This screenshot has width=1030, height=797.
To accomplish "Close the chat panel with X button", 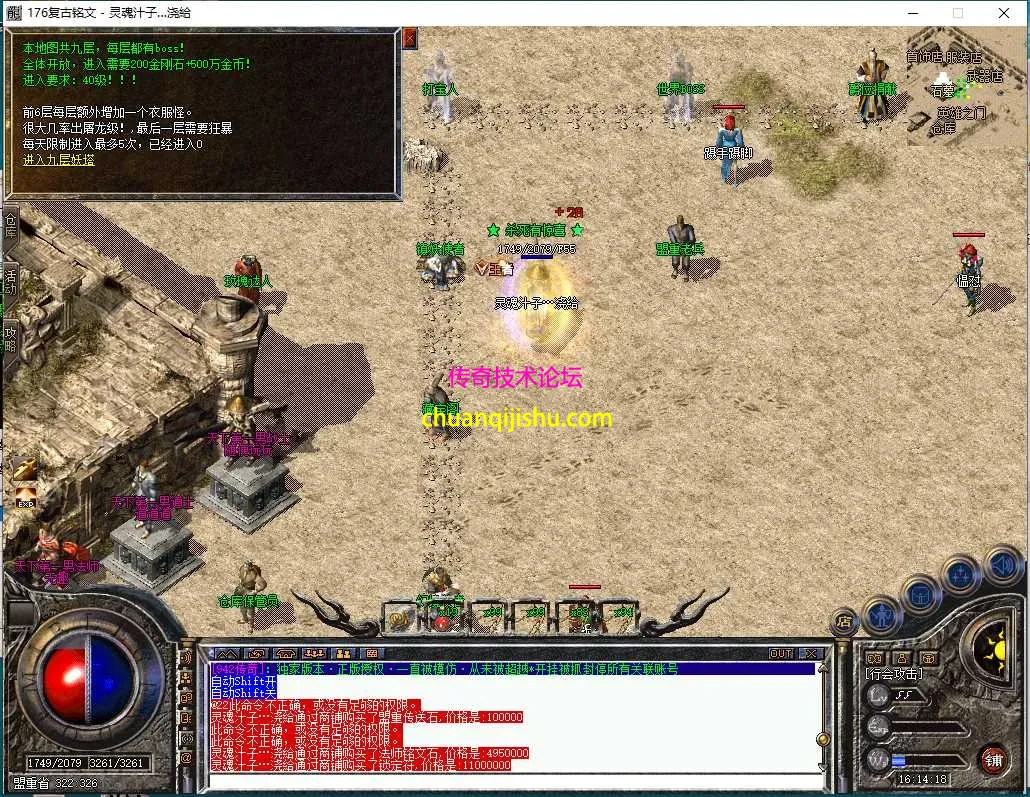I will pos(810,653).
